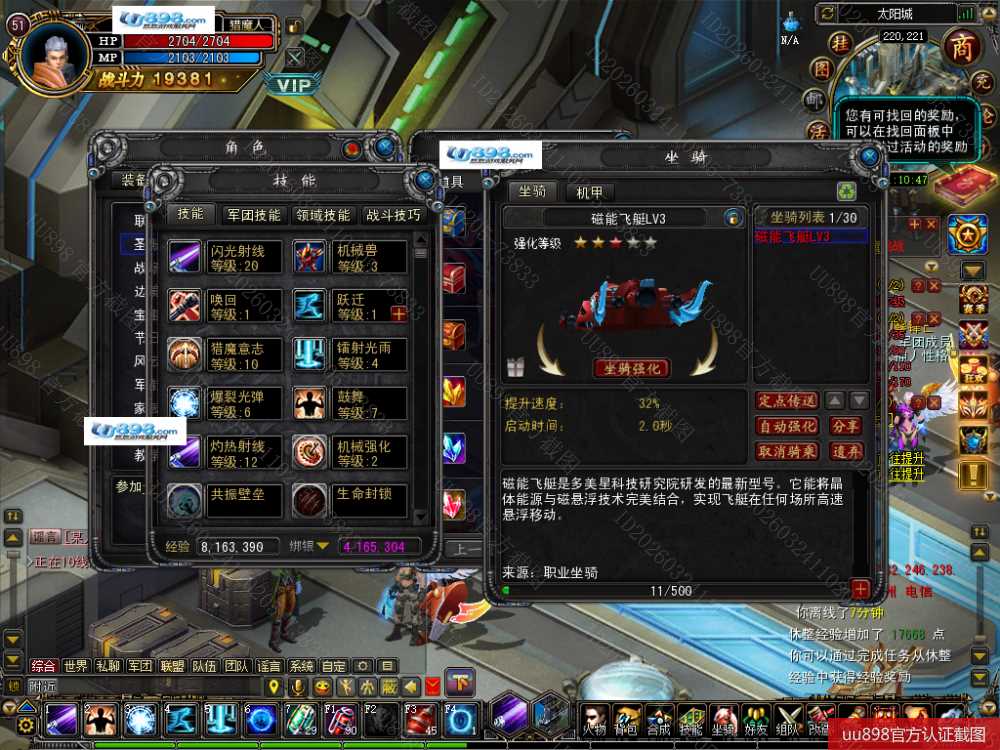
Task: Select the 鼓舞 skill icon
Action: click(x=310, y=404)
